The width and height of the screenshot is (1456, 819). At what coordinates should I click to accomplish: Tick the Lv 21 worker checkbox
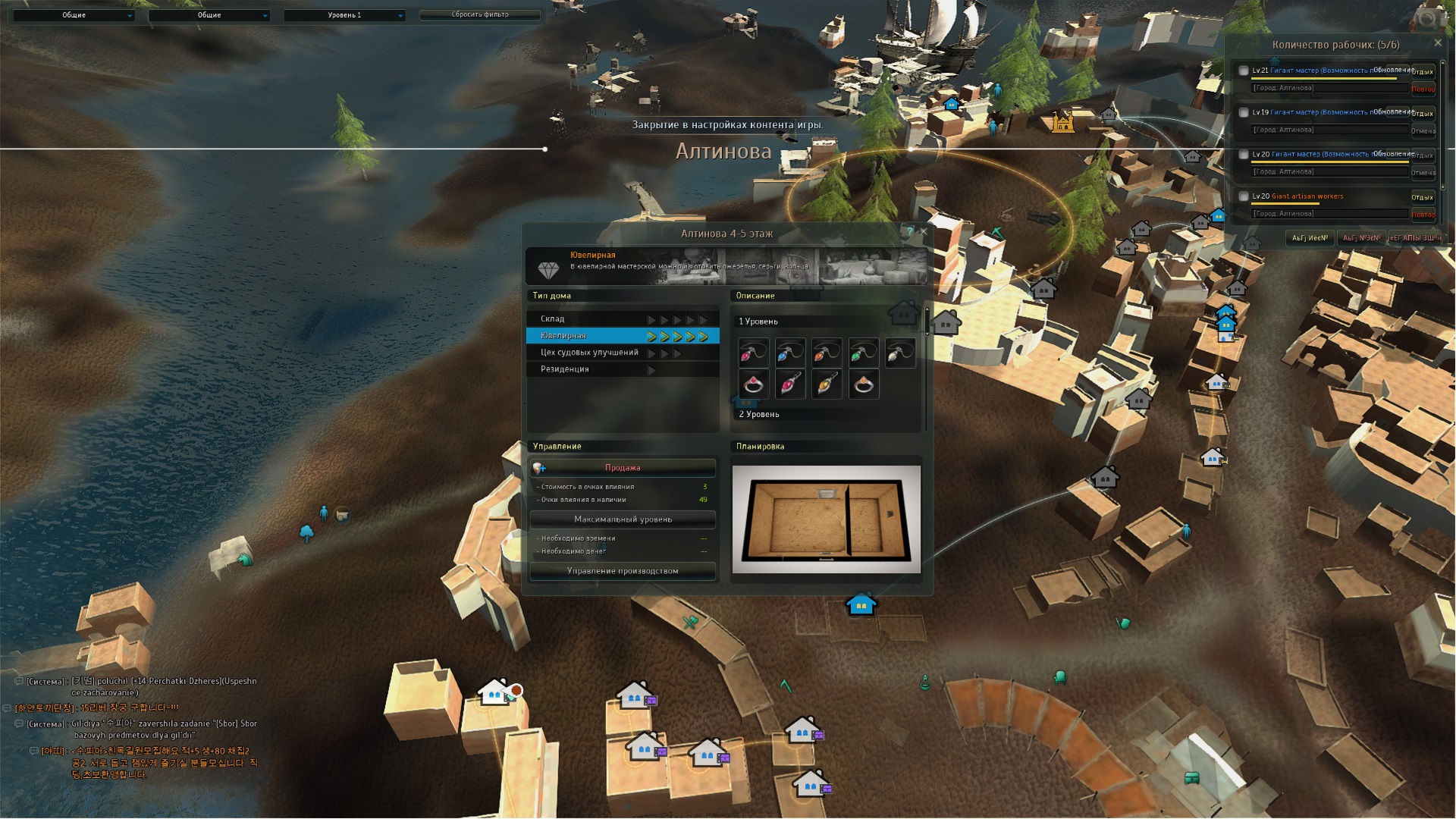pyautogui.click(x=1244, y=71)
